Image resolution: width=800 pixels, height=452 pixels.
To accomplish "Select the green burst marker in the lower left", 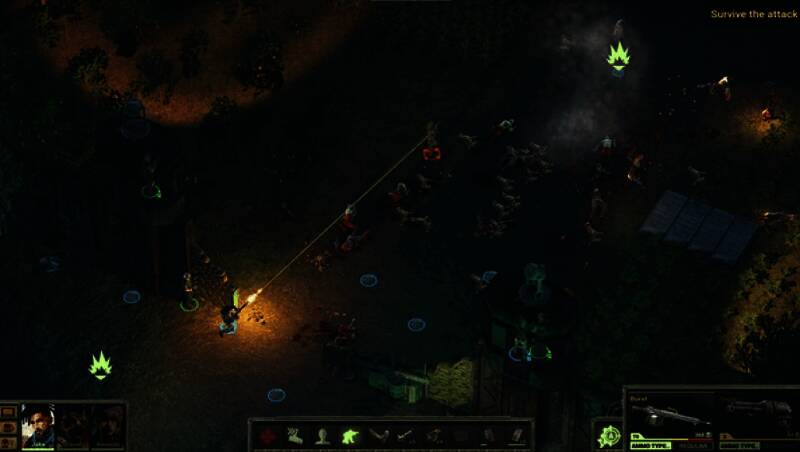I will coord(100,365).
